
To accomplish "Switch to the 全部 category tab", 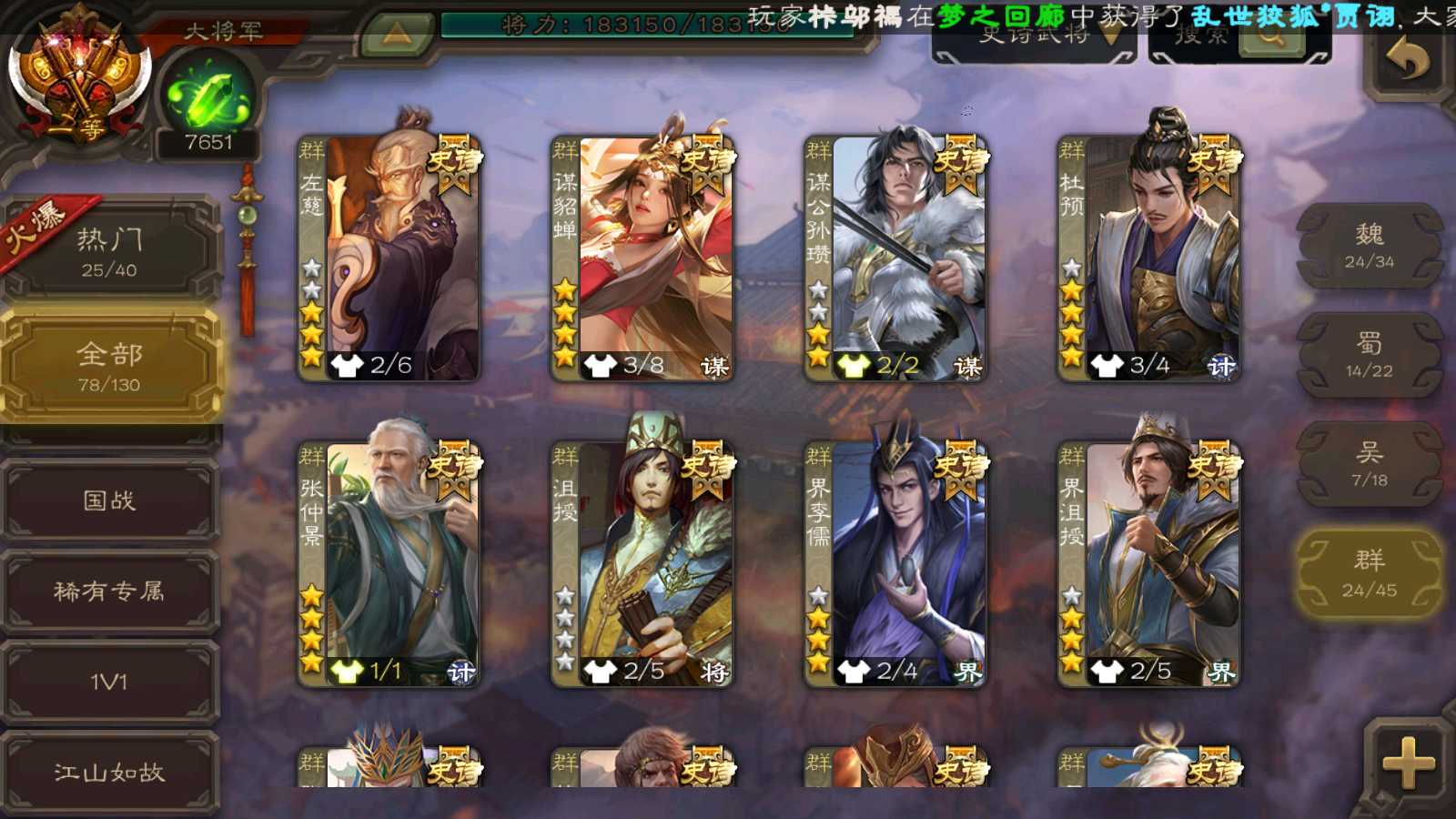I will click(109, 366).
